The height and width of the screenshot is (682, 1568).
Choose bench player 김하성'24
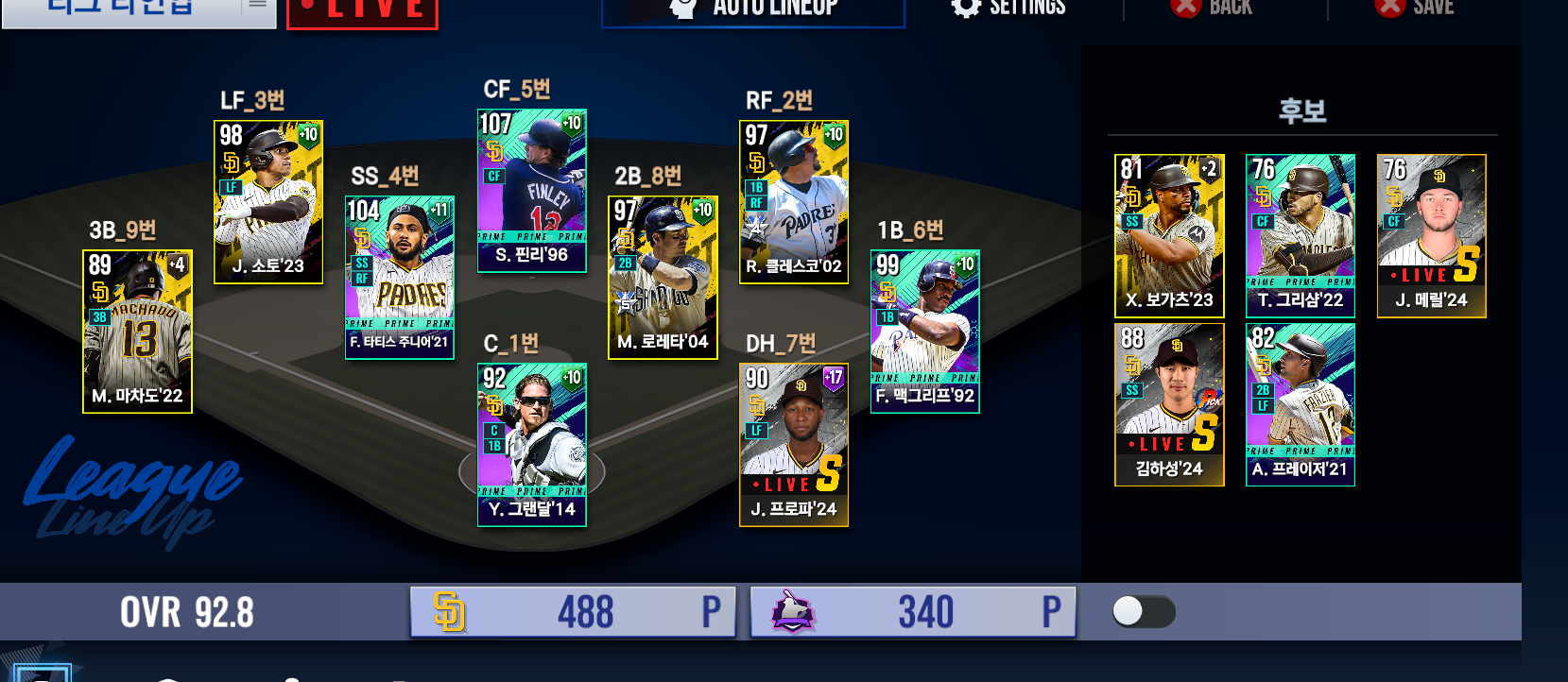click(1169, 404)
